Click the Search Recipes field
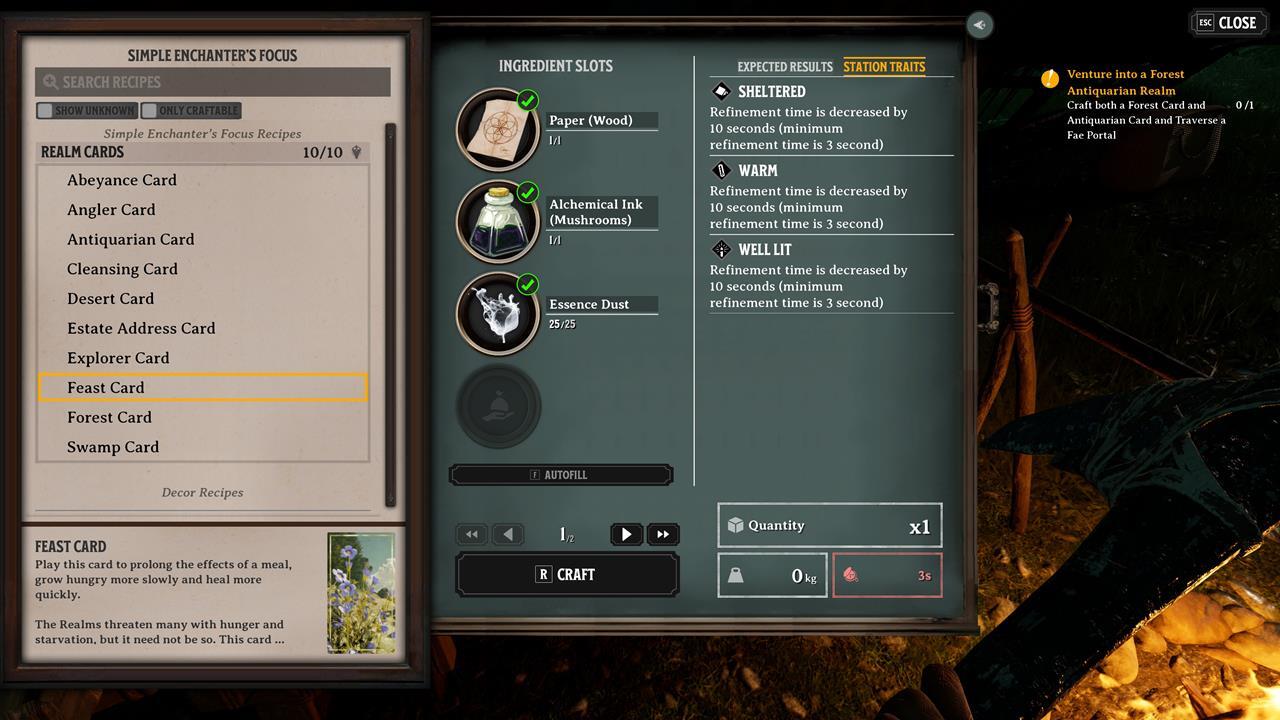1280x720 pixels. [212, 82]
